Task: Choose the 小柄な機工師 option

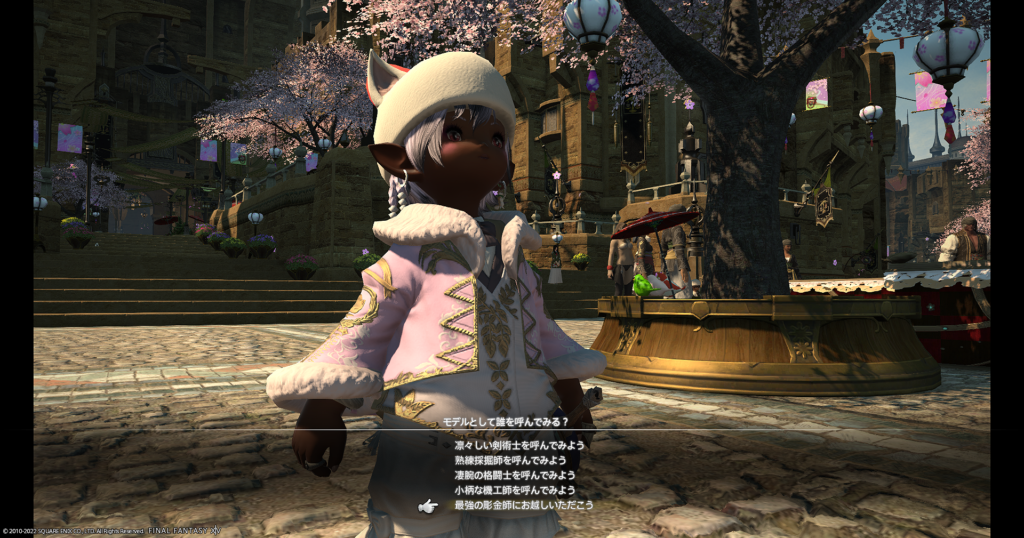Action: (515, 490)
